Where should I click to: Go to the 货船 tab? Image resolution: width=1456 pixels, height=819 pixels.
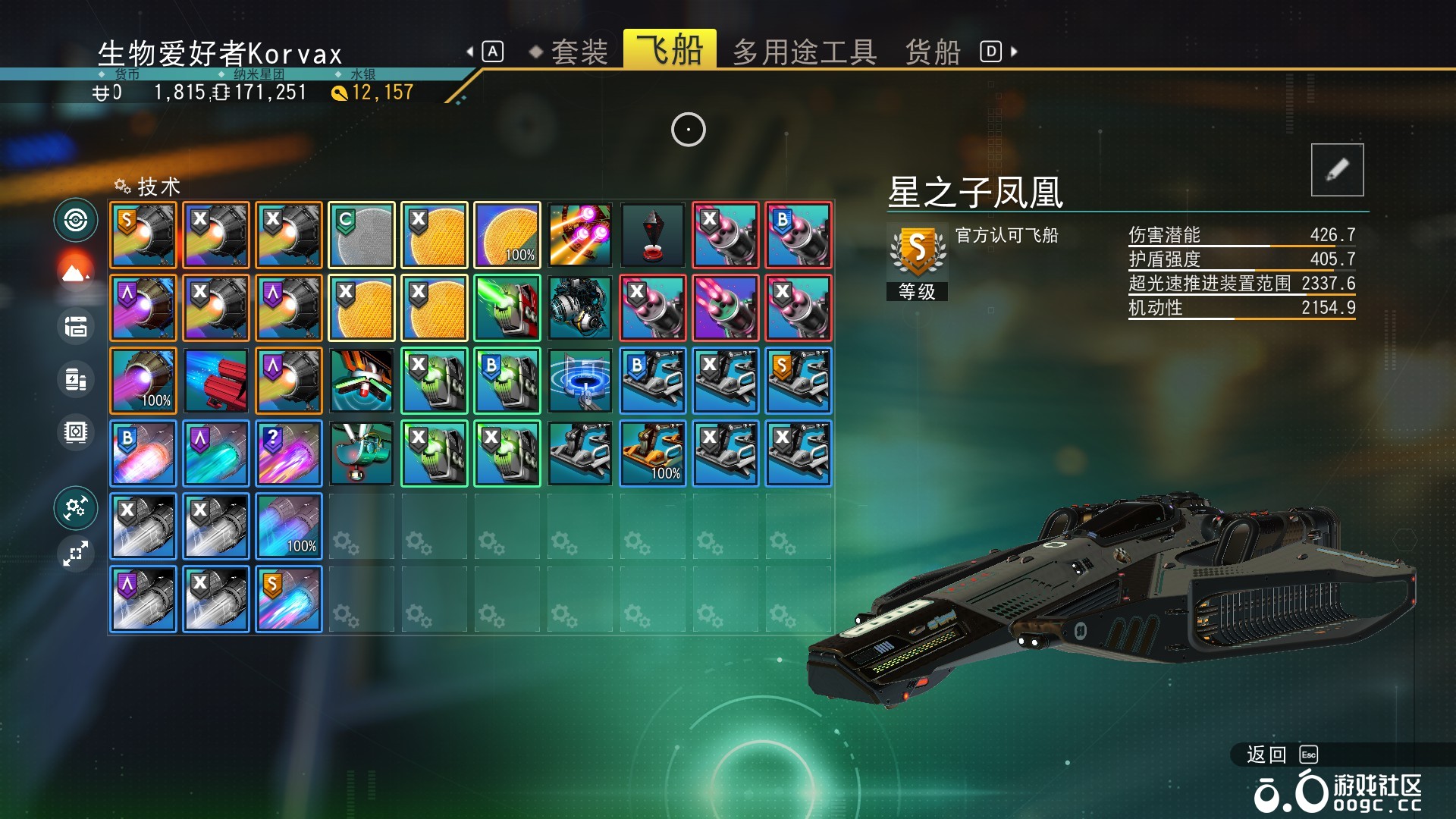(933, 52)
